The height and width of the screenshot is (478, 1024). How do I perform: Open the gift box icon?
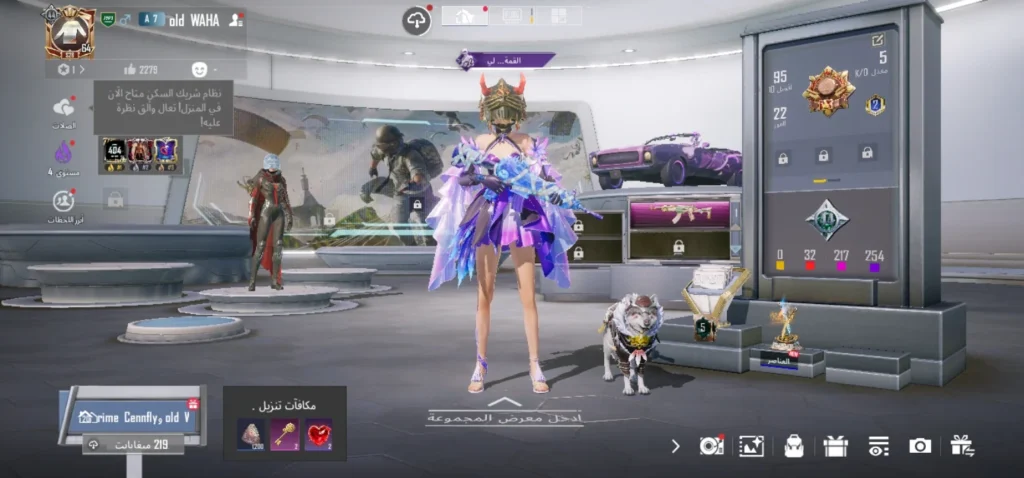836,446
